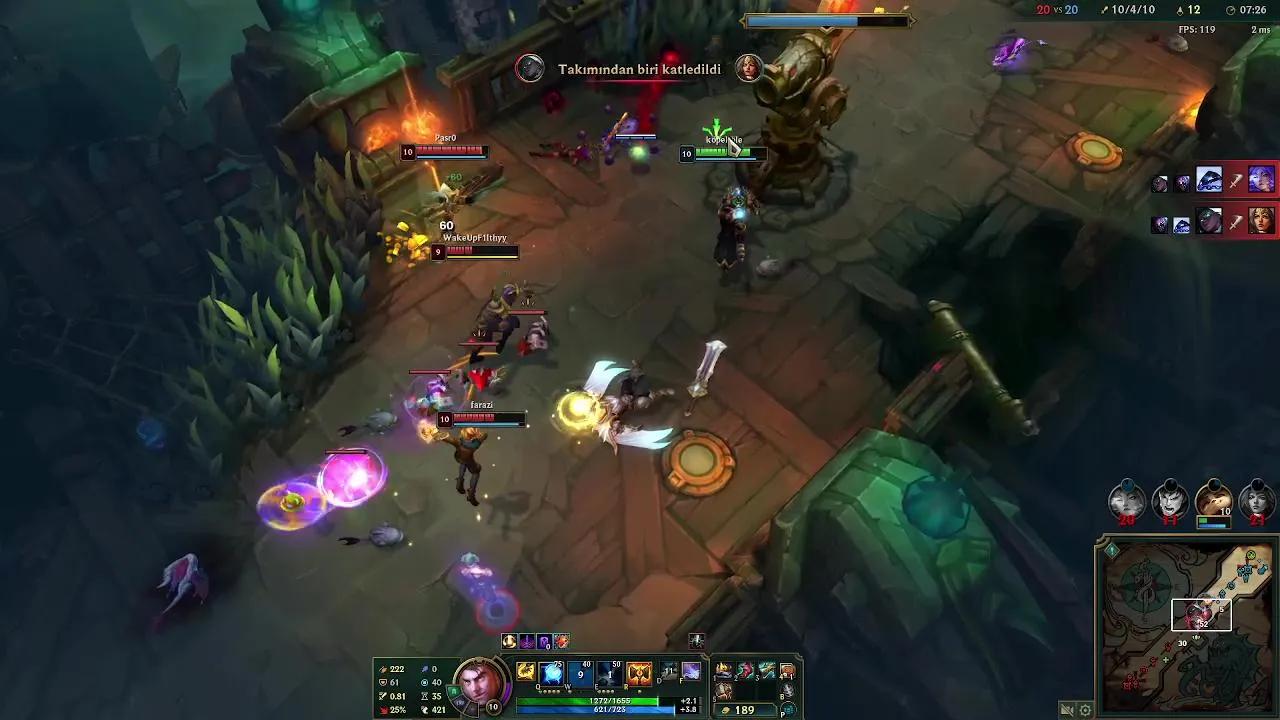The height and width of the screenshot is (720, 1280).
Task: Select the trinket slot marked P
Action: tap(787, 708)
